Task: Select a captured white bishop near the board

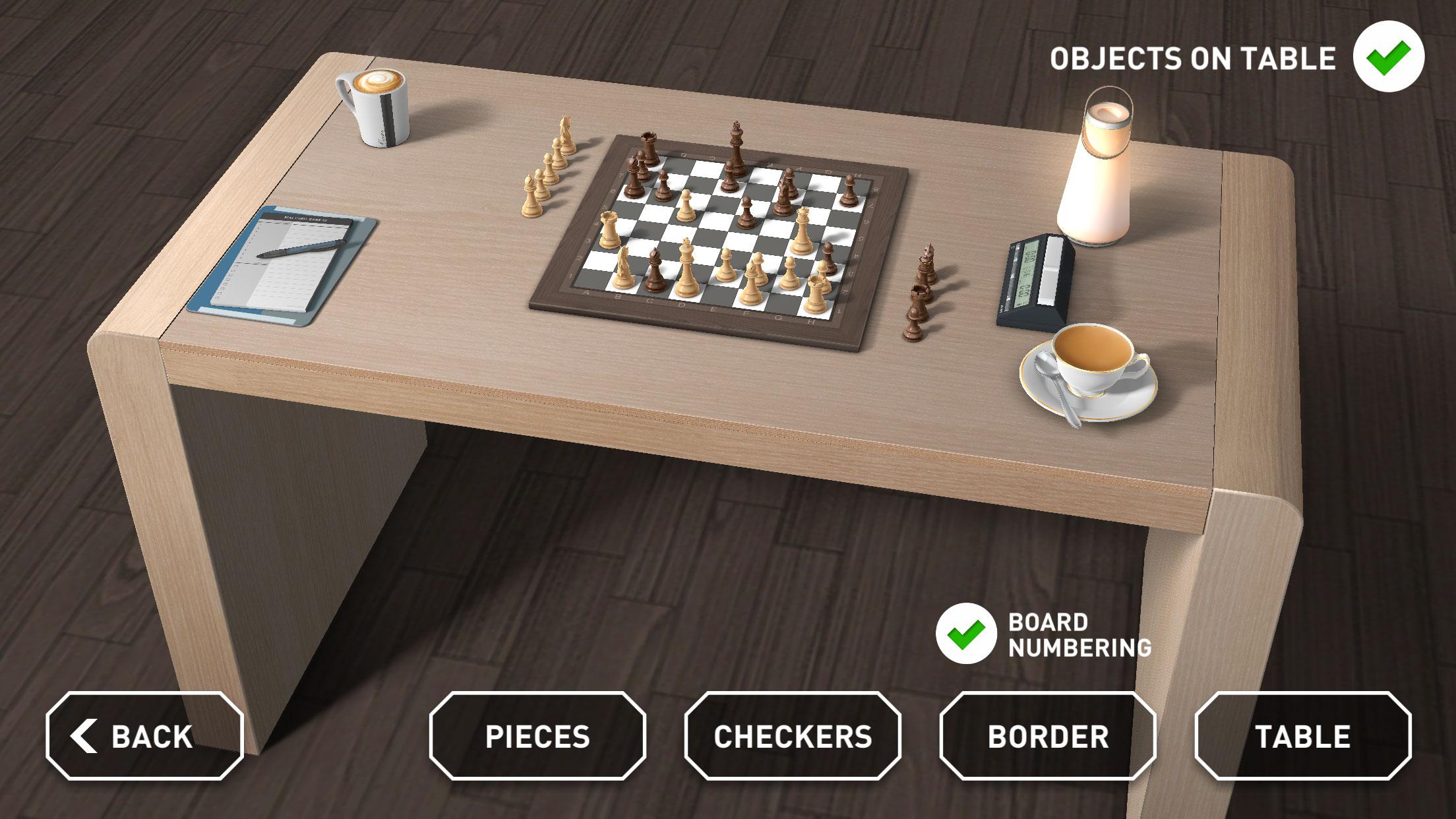Action: tap(530, 194)
